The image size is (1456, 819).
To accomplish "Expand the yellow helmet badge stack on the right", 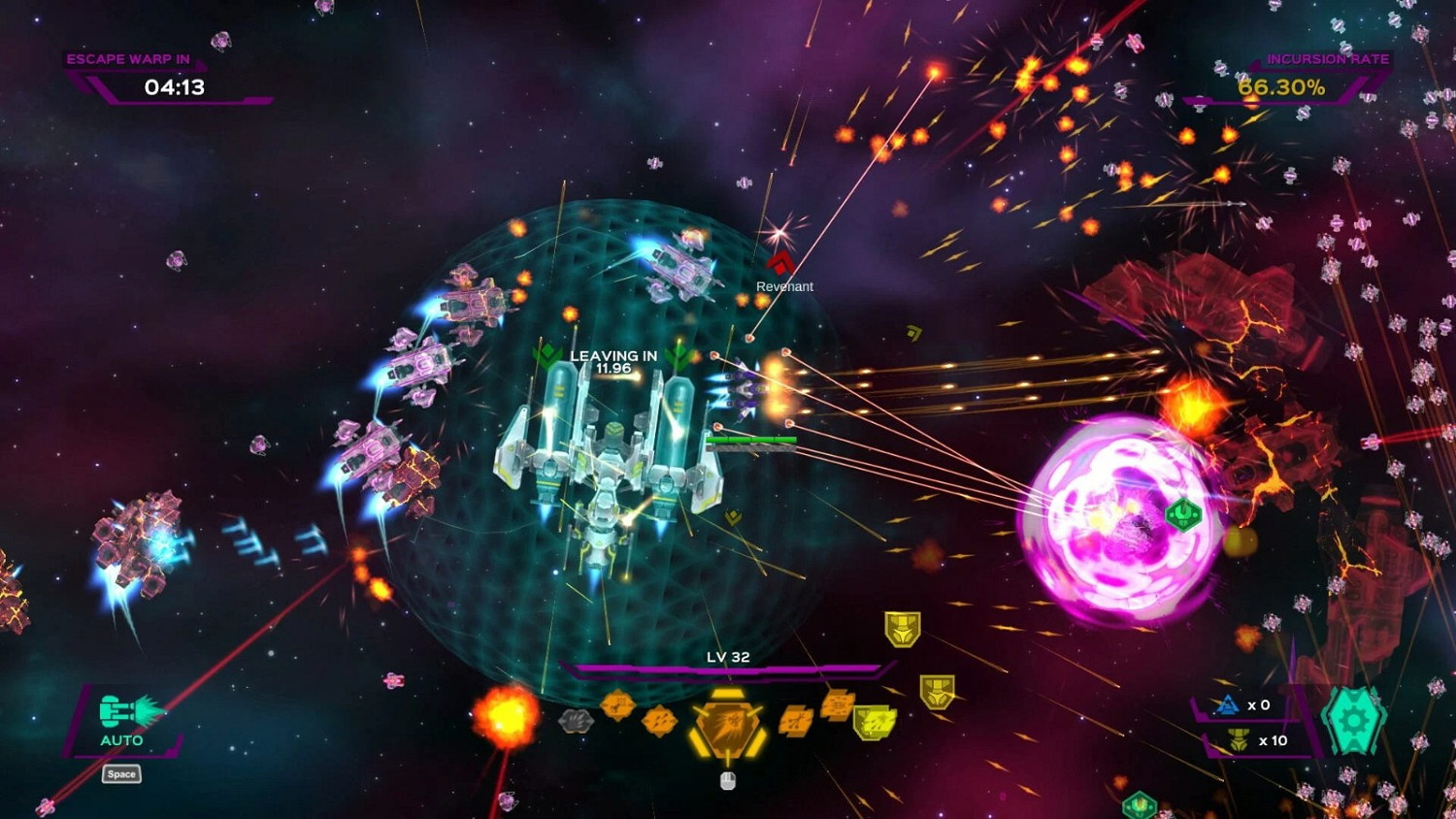I will [x=903, y=629].
